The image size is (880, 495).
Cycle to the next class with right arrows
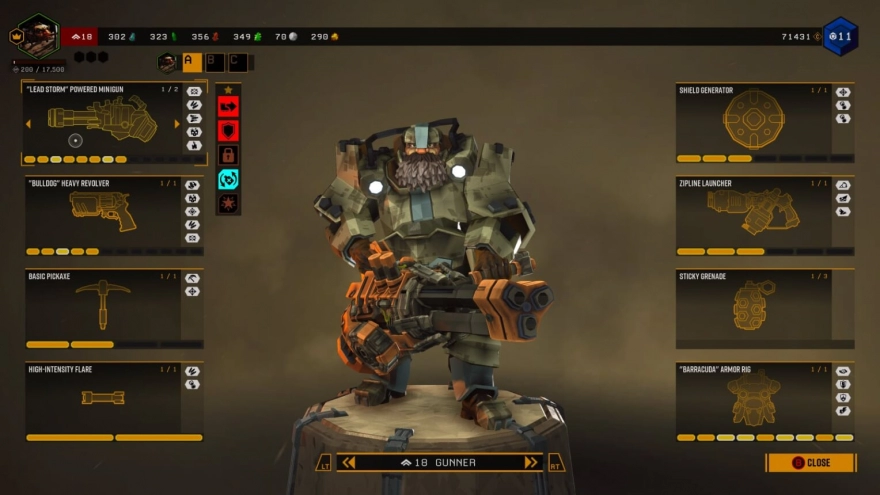tap(531, 462)
